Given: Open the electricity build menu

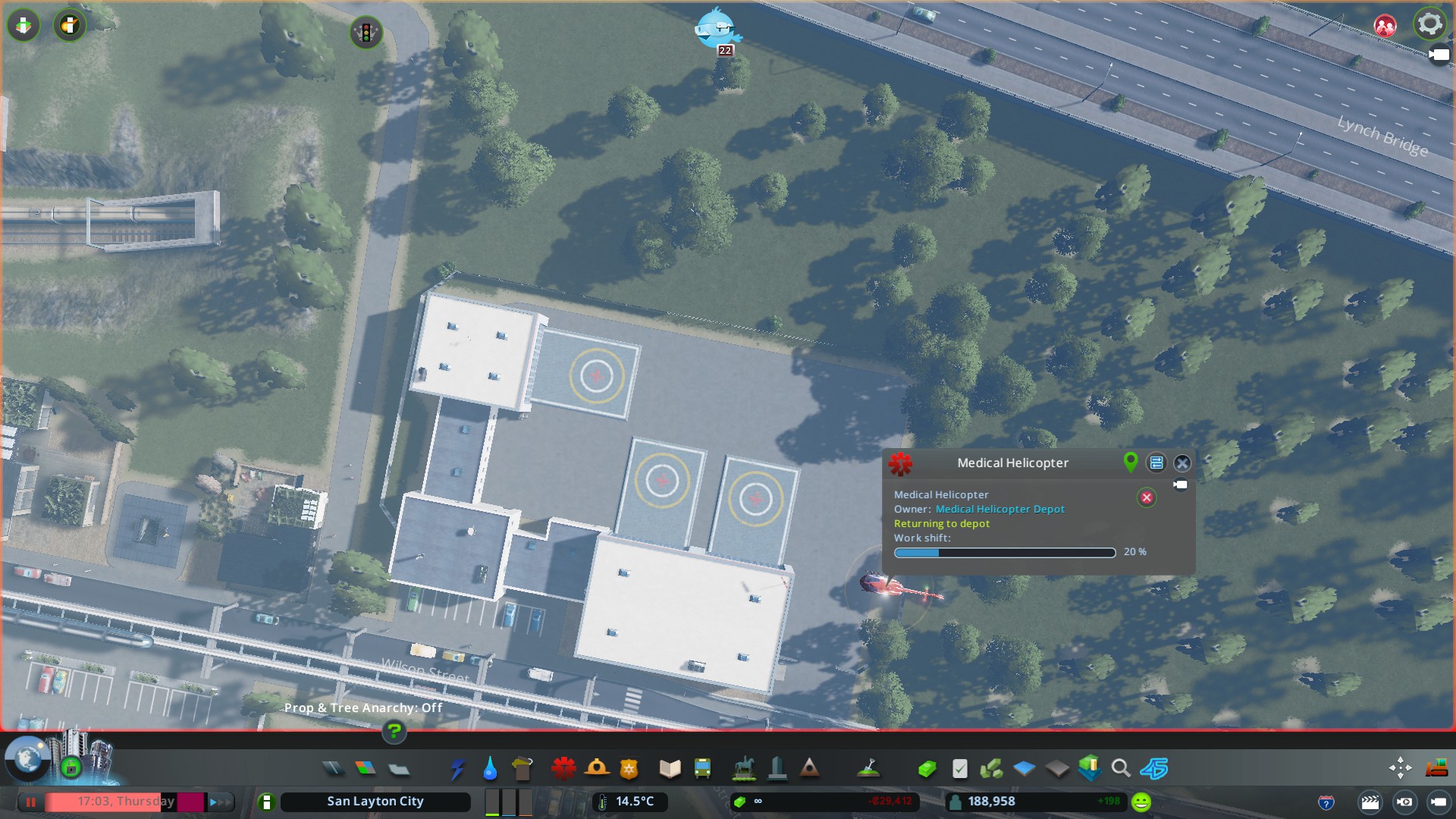Looking at the screenshot, I should coord(457,769).
